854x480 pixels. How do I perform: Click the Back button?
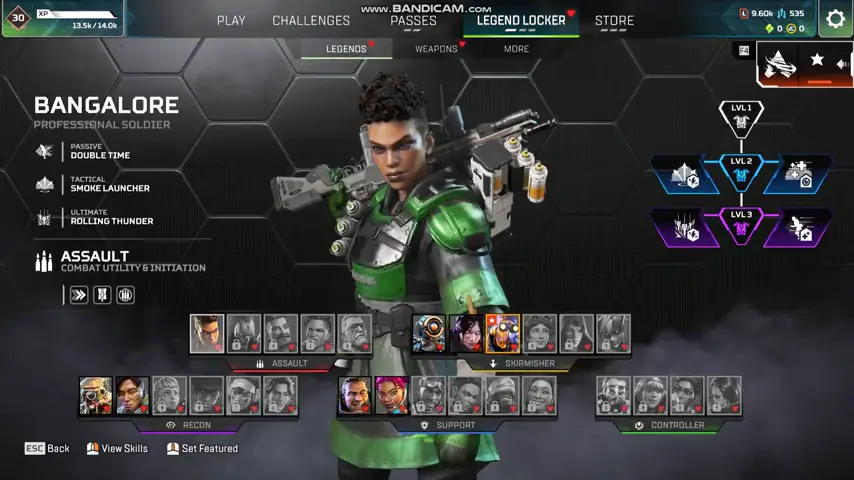click(x=47, y=449)
